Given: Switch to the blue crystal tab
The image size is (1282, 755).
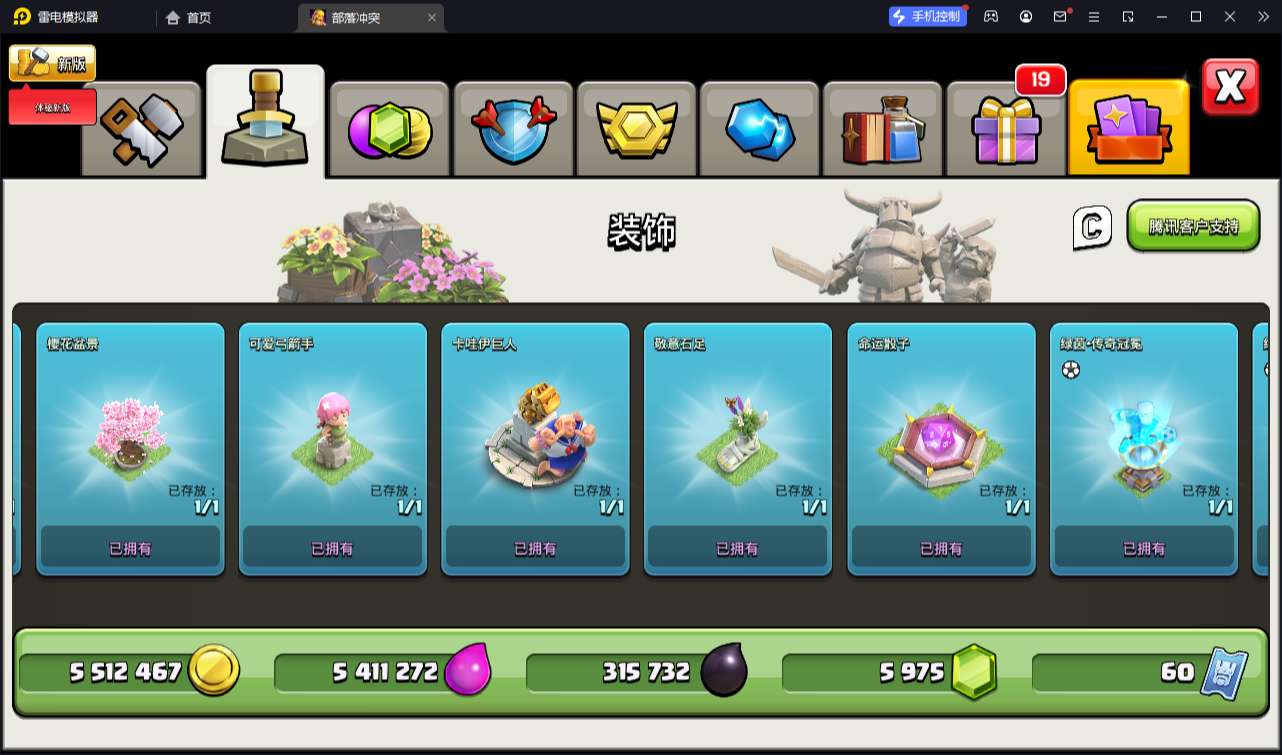Looking at the screenshot, I should 759,128.
